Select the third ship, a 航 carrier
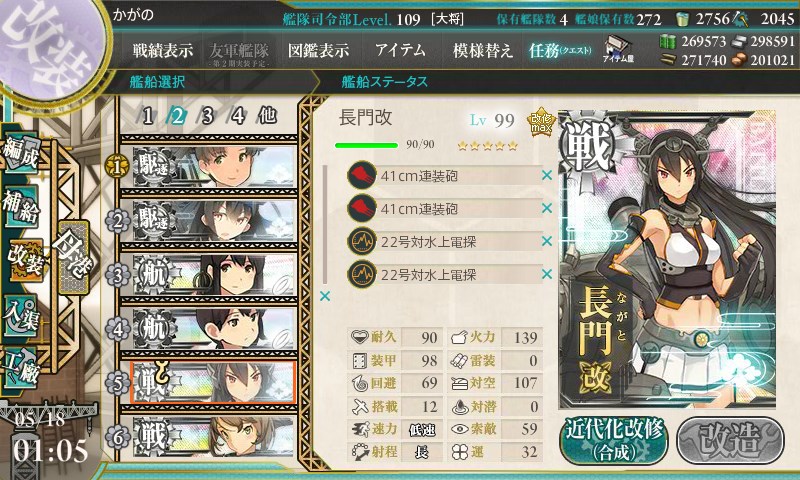 [210, 274]
